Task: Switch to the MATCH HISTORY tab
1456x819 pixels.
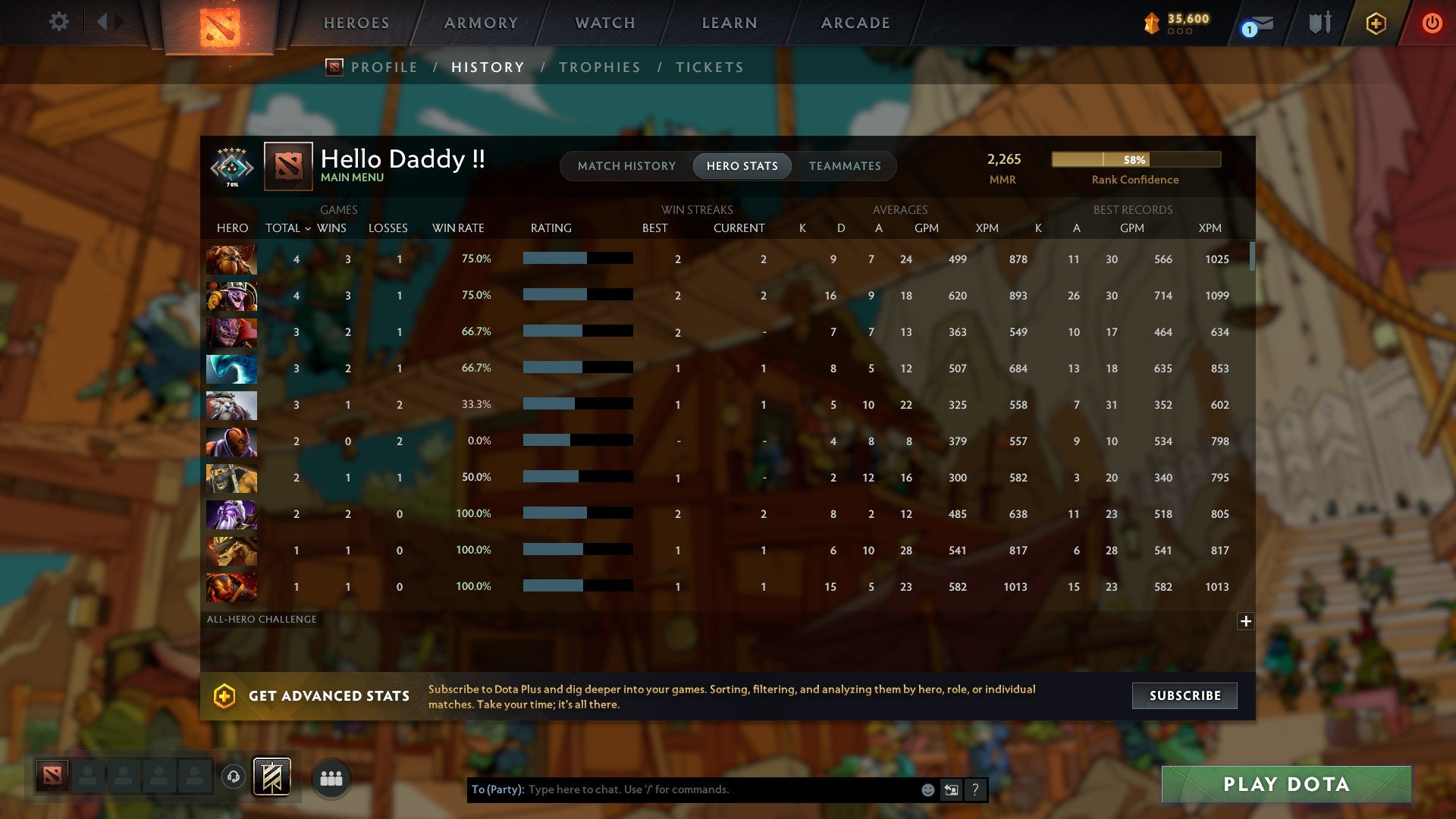Action: coord(626,165)
